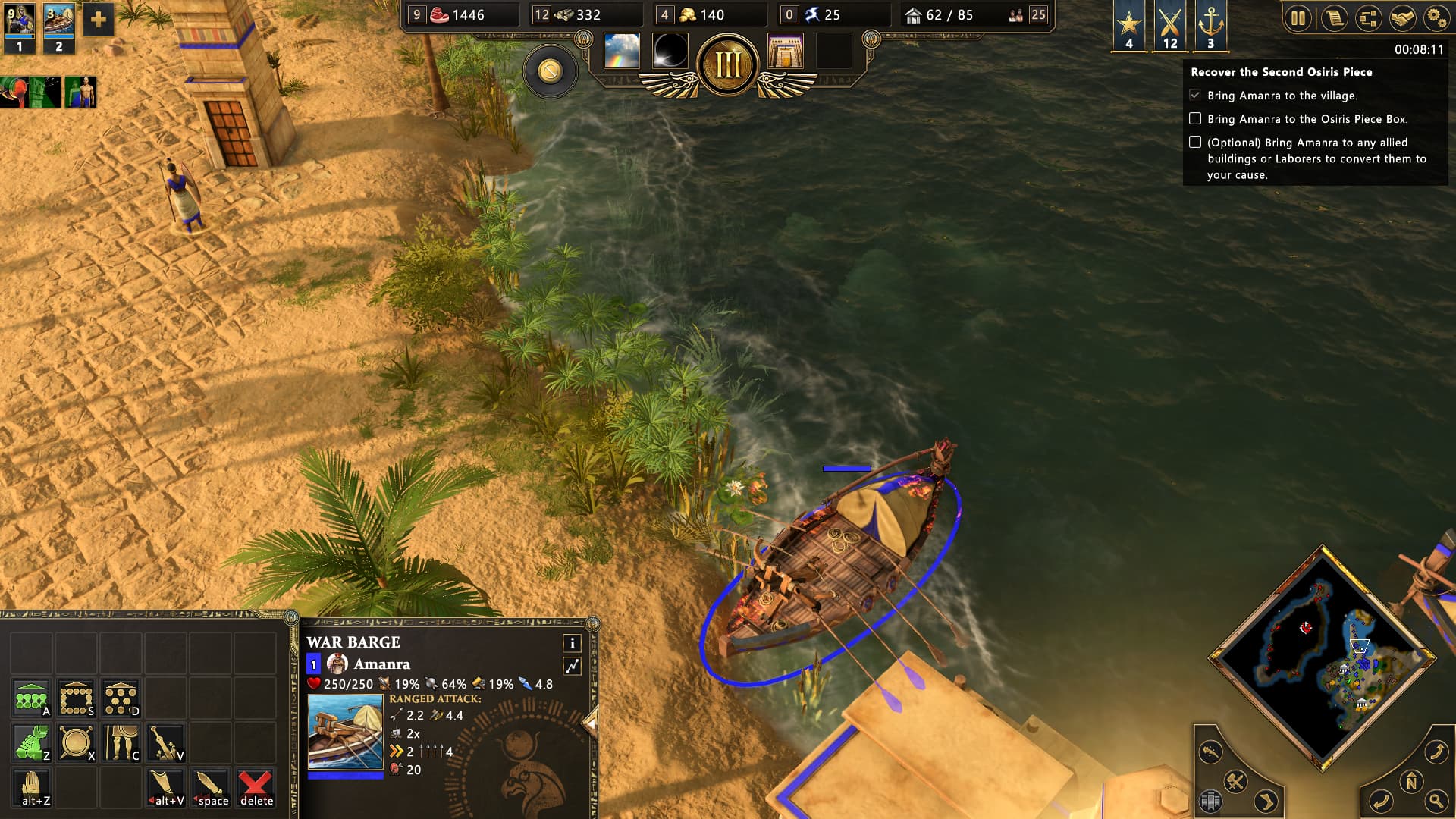The height and width of the screenshot is (819, 1456).
Task: Choose the box formation button
Action: click(x=77, y=698)
